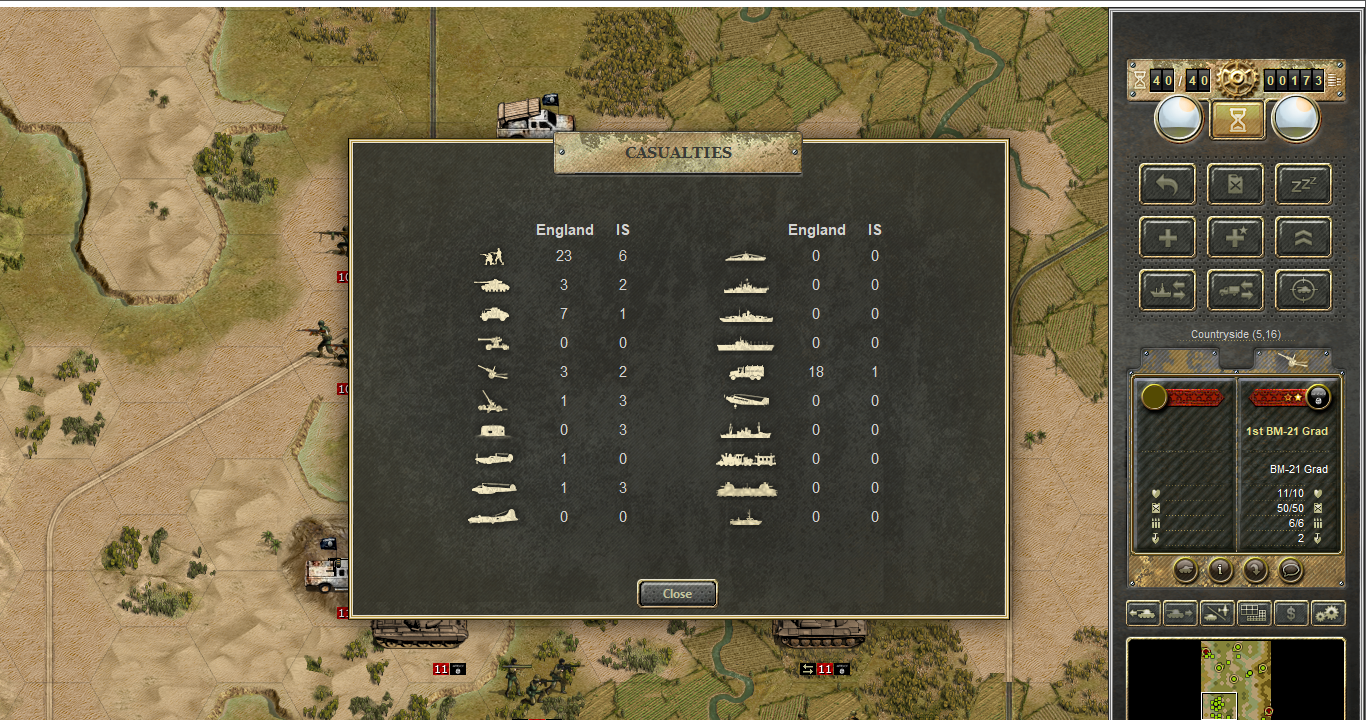
Task: Click the tank and plane toolbar toggle
Action: pos(1217,613)
